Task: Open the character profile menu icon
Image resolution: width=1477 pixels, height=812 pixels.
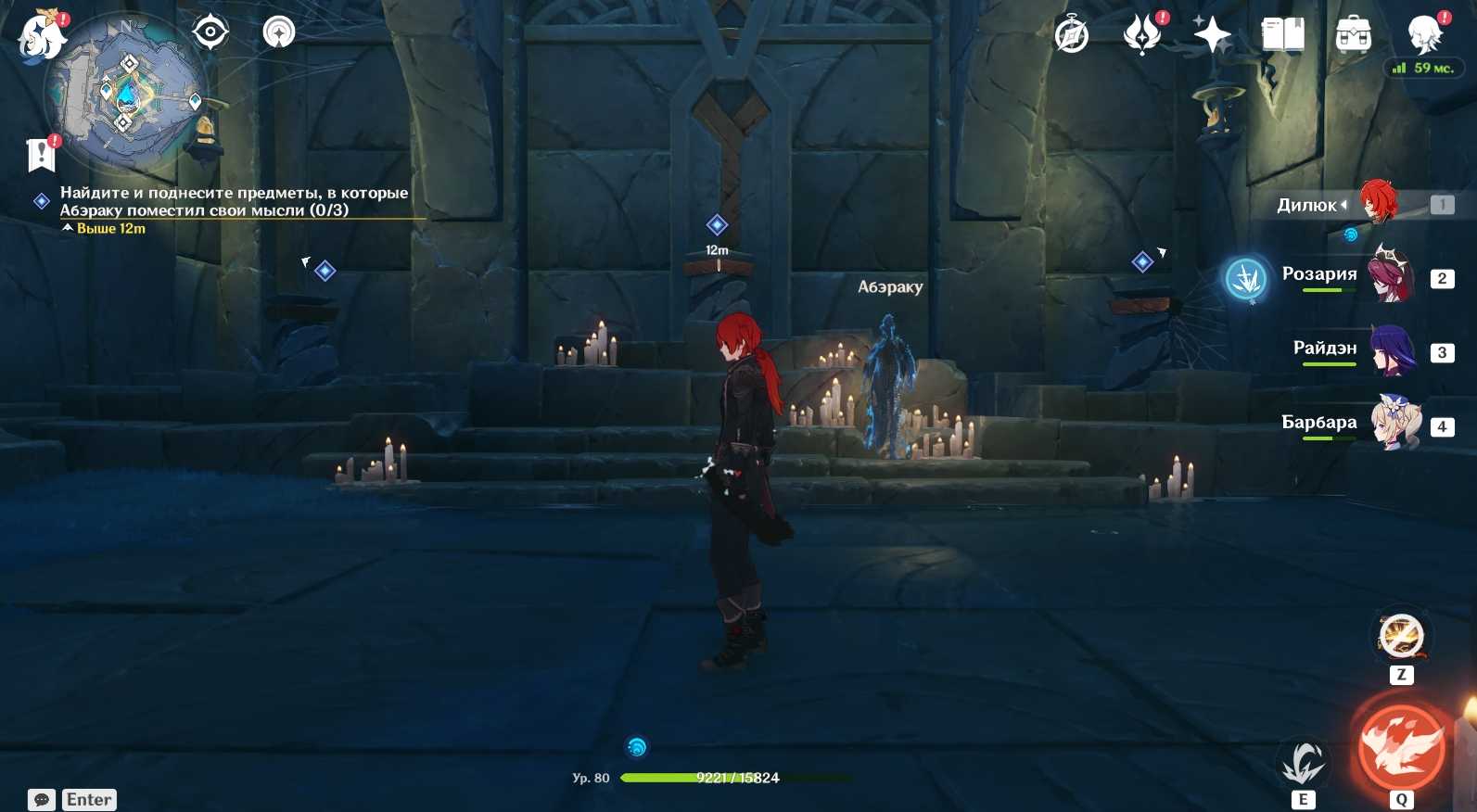Action: tap(1424, 35)
